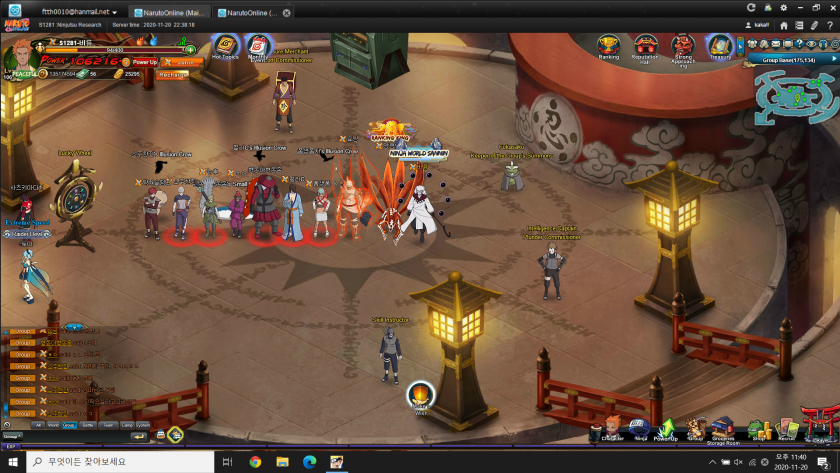Open the Strong Approaching event
Screen dimensions: 840x473
(x=683, y=46)
